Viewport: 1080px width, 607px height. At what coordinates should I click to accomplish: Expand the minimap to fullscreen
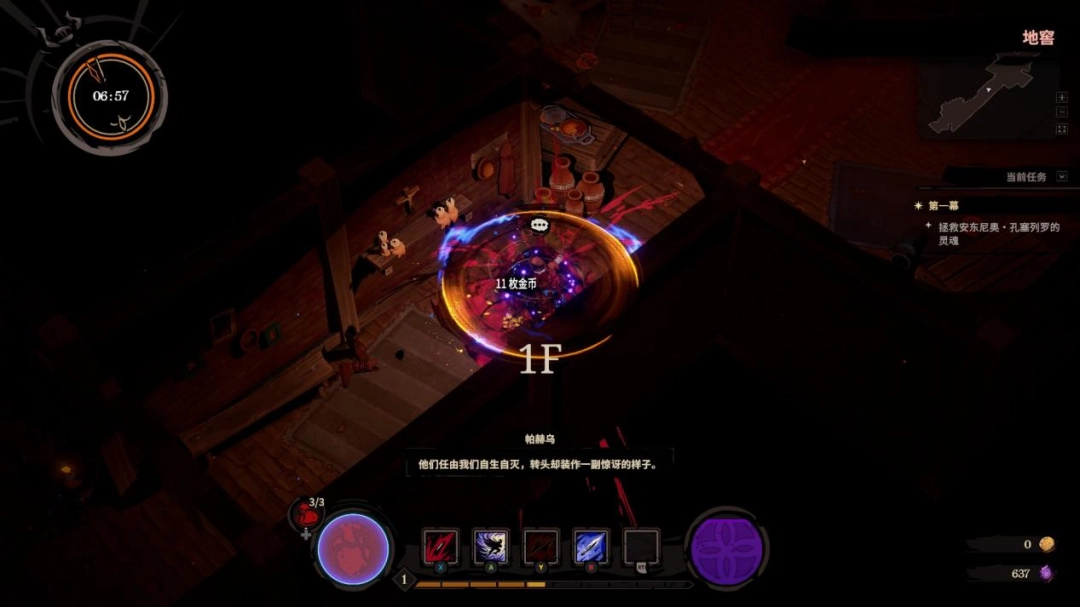(x=1061, y=129)
